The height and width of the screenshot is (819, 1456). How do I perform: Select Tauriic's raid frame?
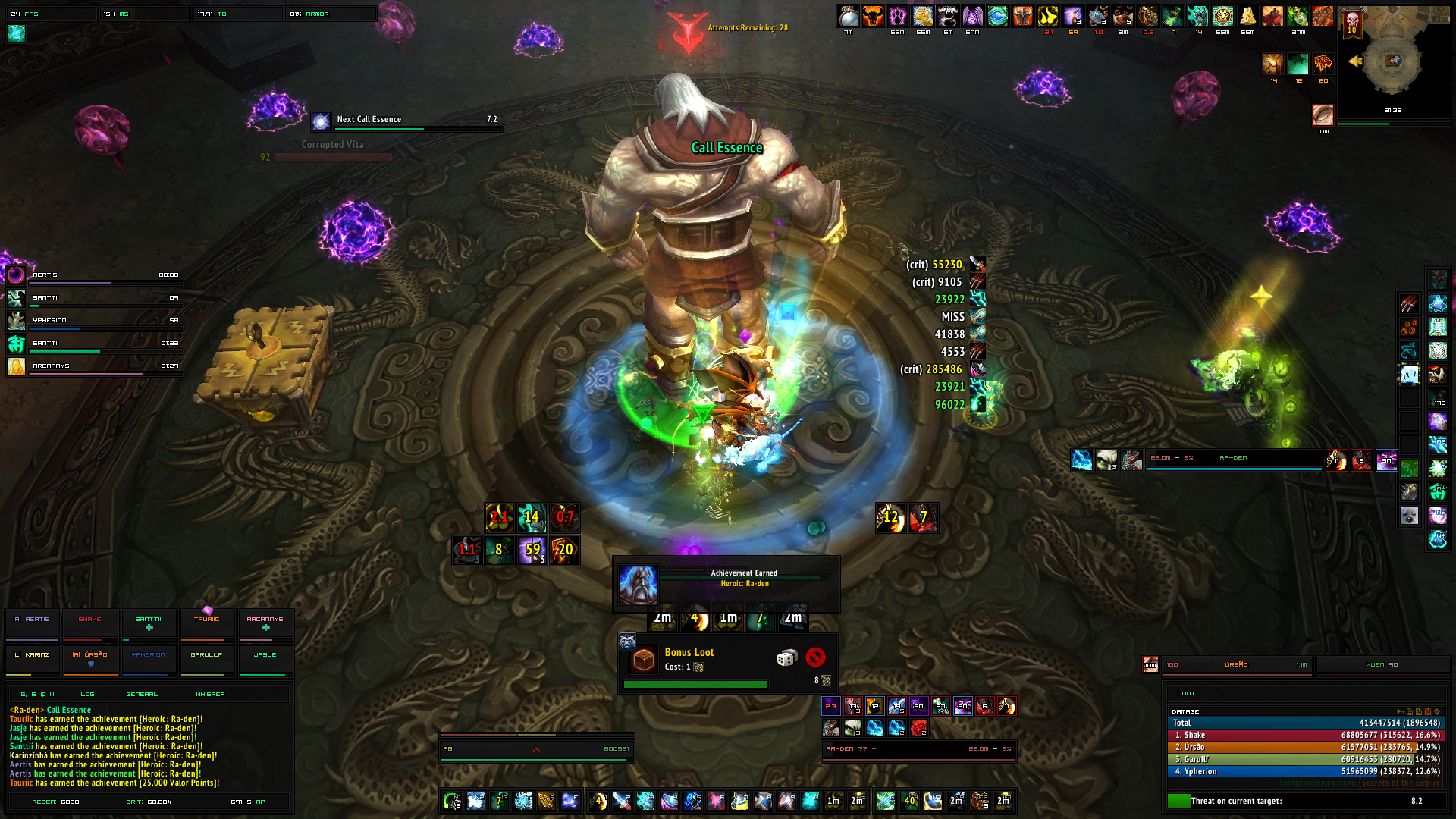coord(207,625)
